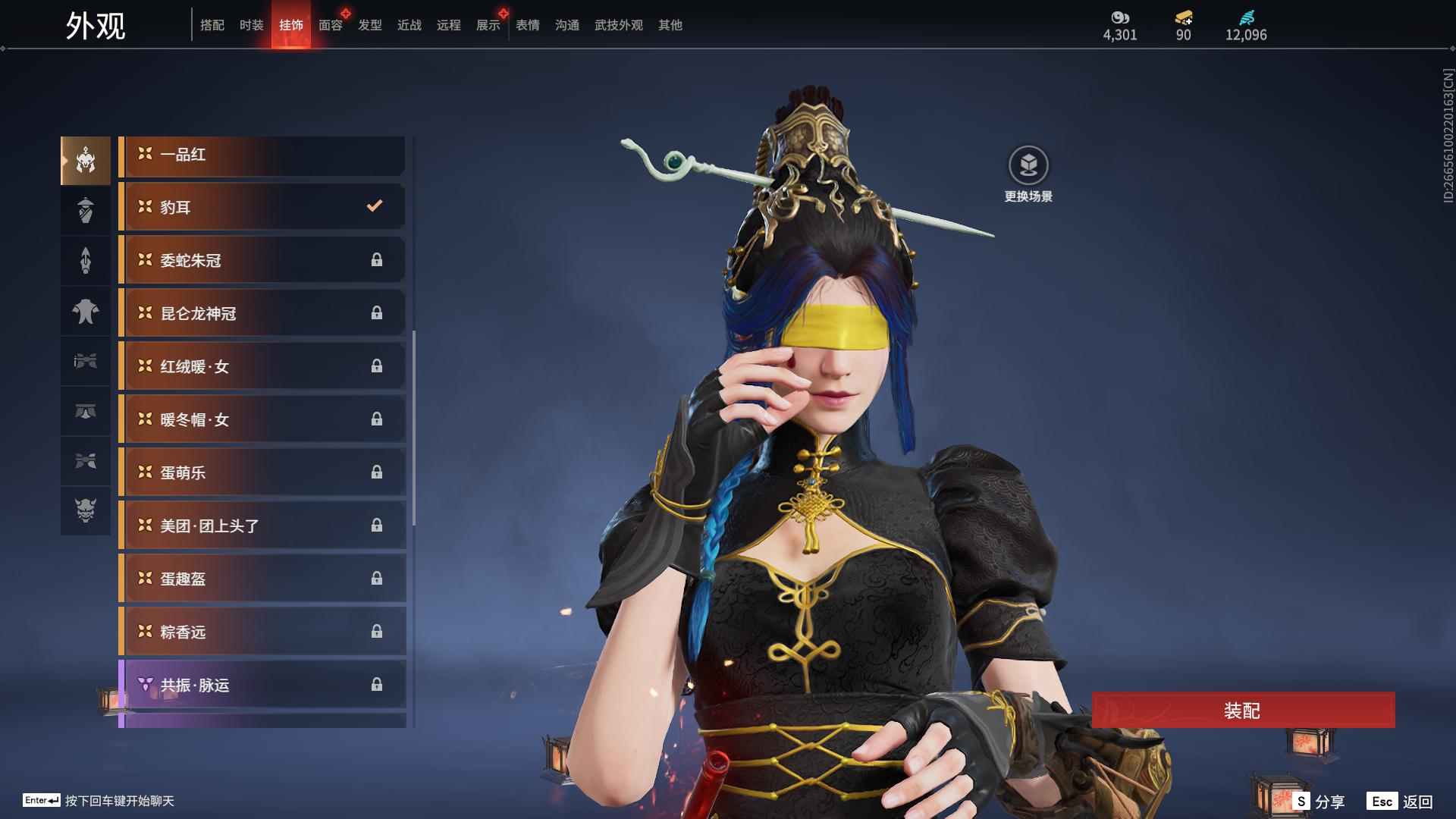Share the outfit with 分享
The height and width of the screenshot is (819, 1456).
click(1319, 801)
